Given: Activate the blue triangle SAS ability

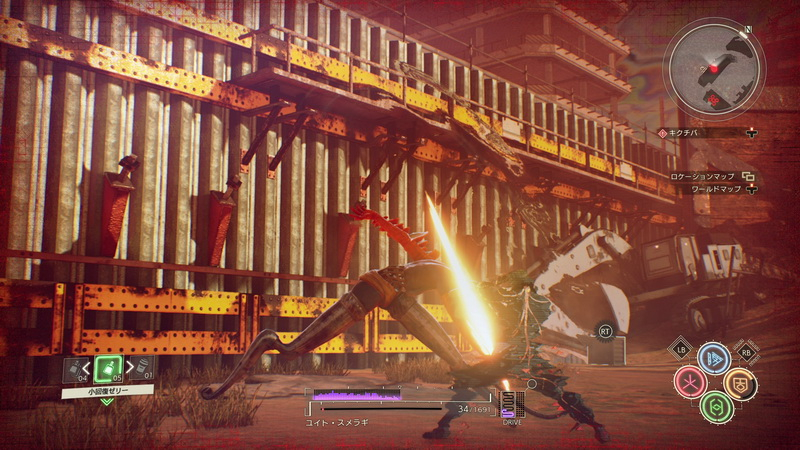Looking at the screenshot, I should (713, 358).
